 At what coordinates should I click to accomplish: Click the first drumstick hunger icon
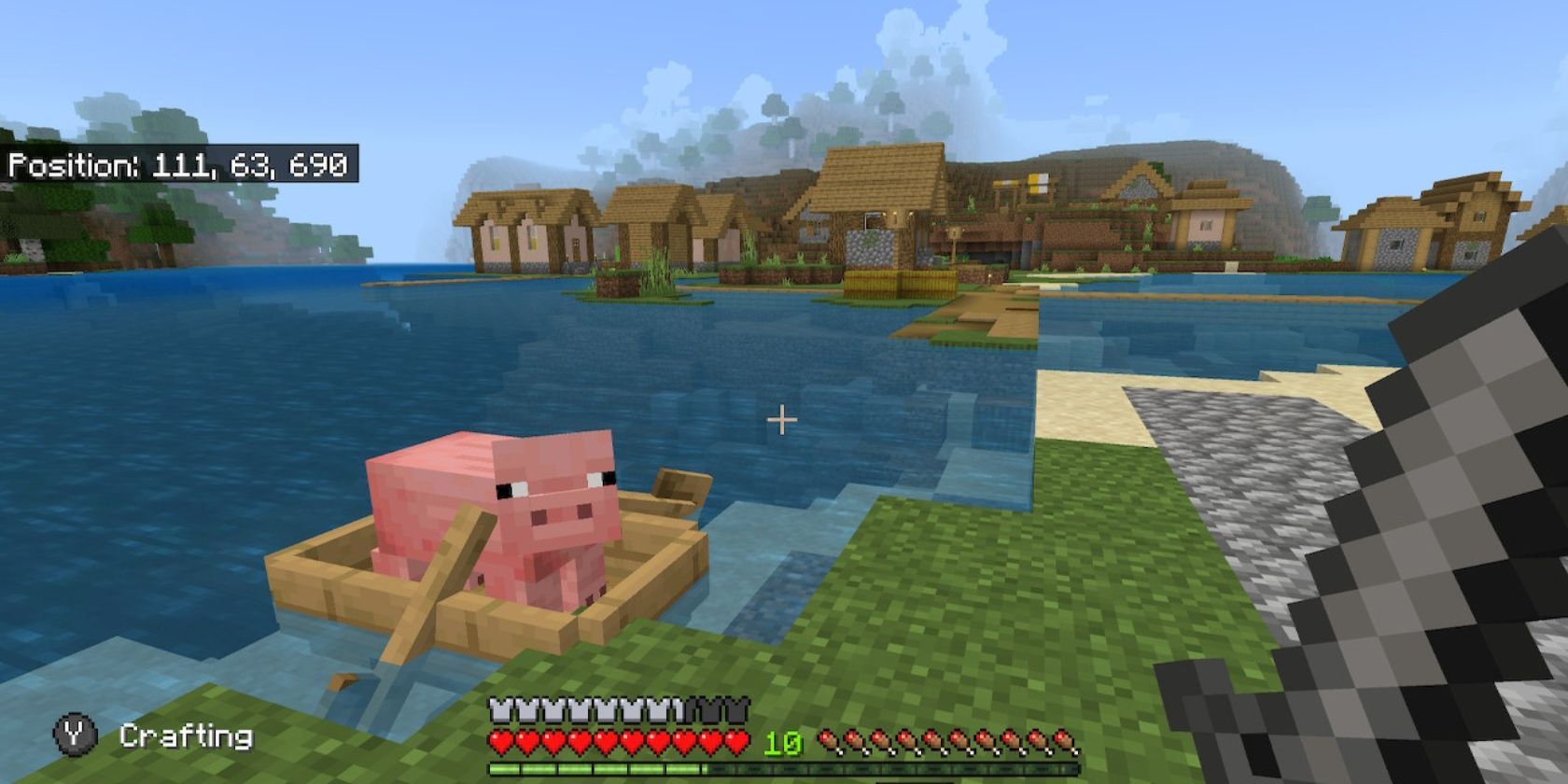coord(829,743)
